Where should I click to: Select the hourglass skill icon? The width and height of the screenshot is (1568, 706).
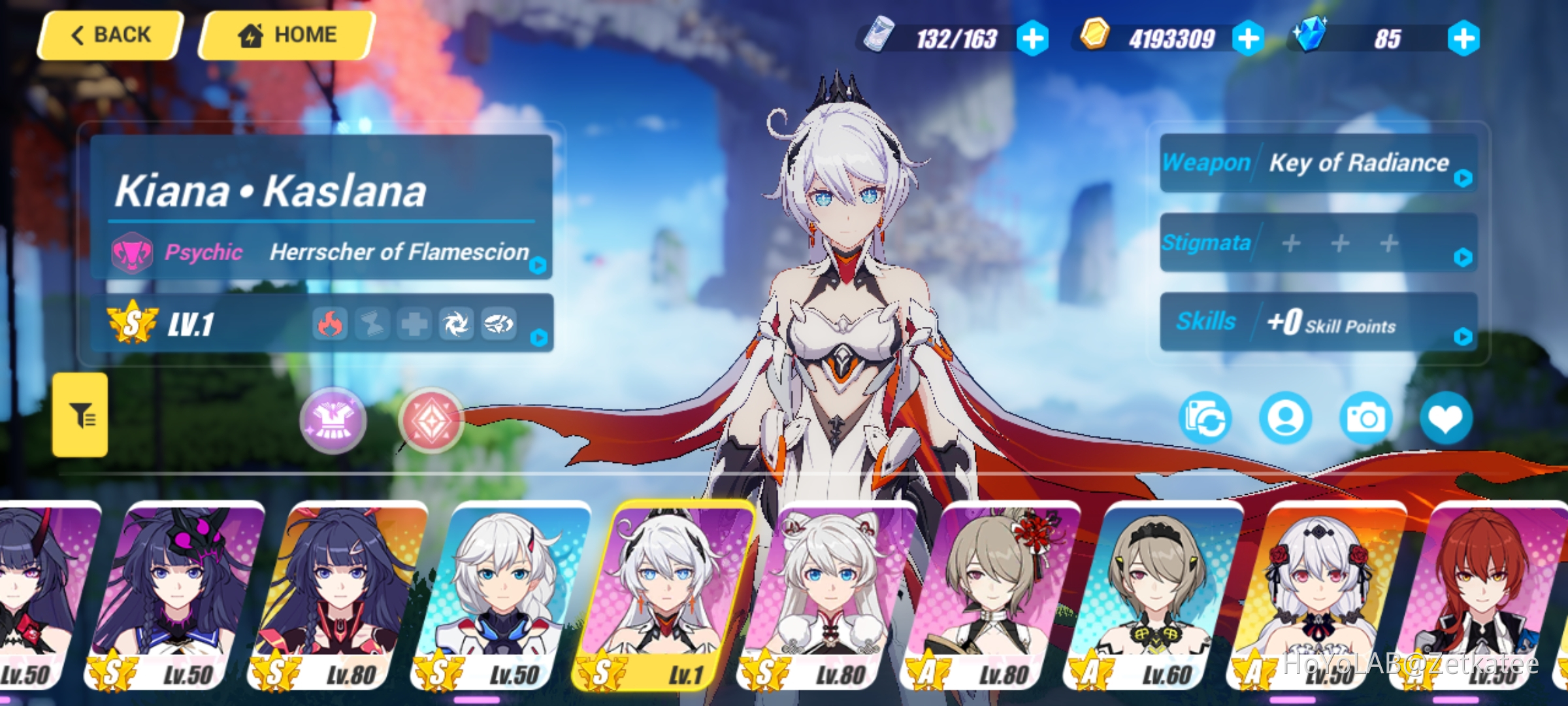click(x=372, y=324)
